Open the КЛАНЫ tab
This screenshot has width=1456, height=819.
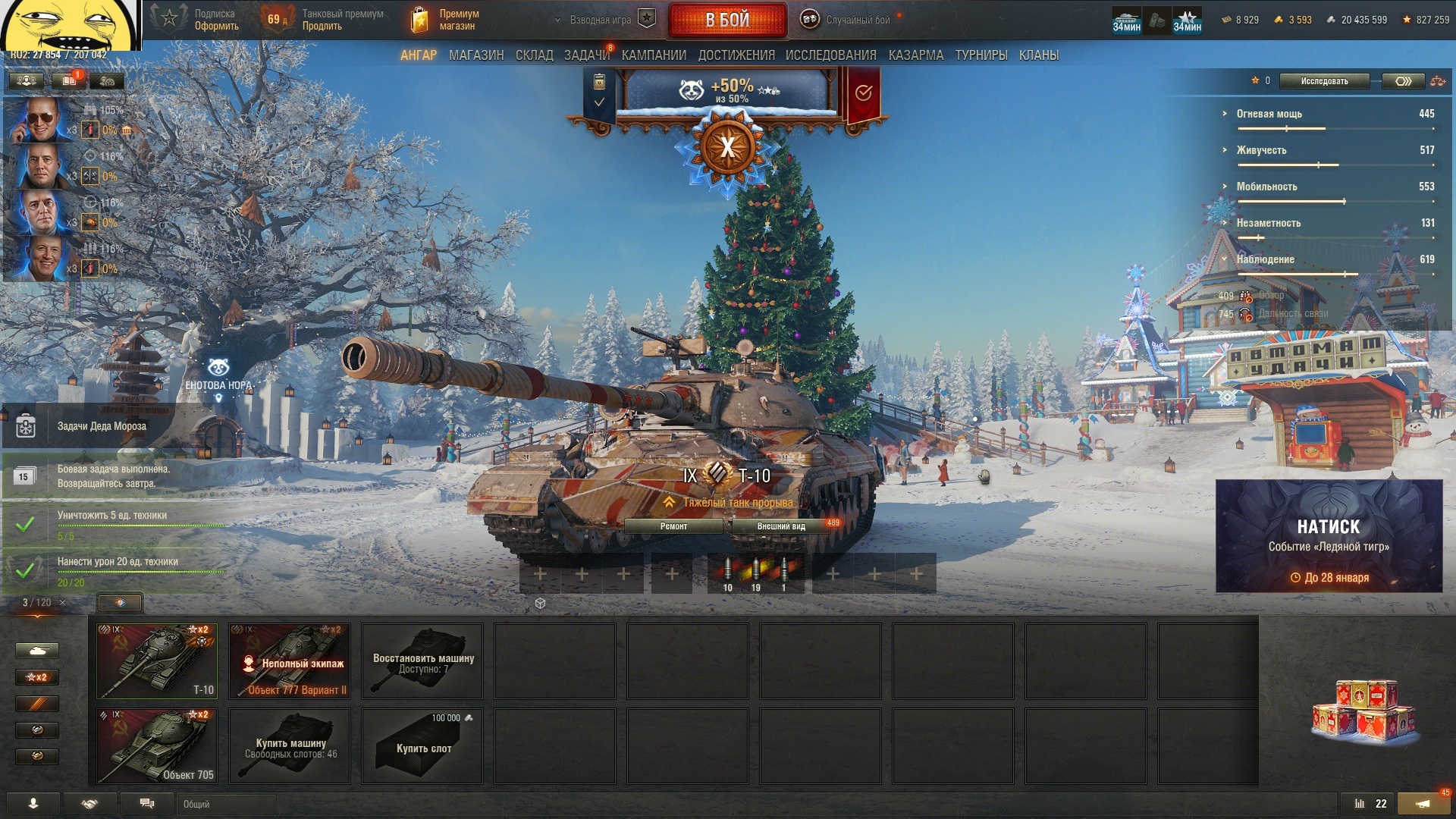pyautogui.click(x=1038, y=55)
